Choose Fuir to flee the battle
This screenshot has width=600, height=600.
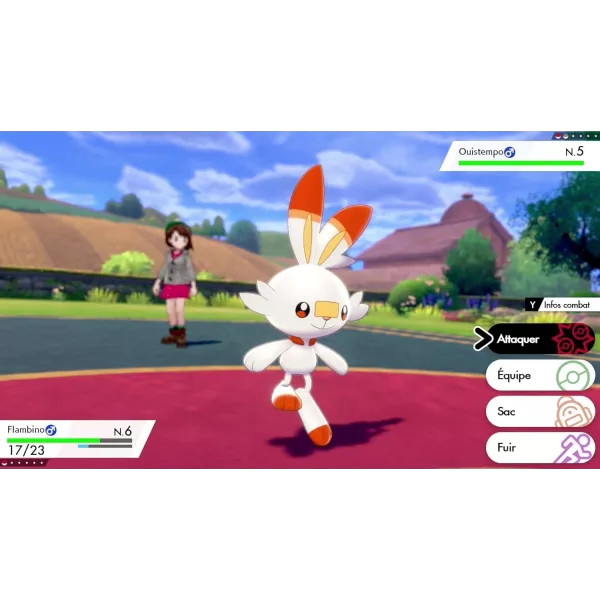pyautogui.click(x=540, y=447)
